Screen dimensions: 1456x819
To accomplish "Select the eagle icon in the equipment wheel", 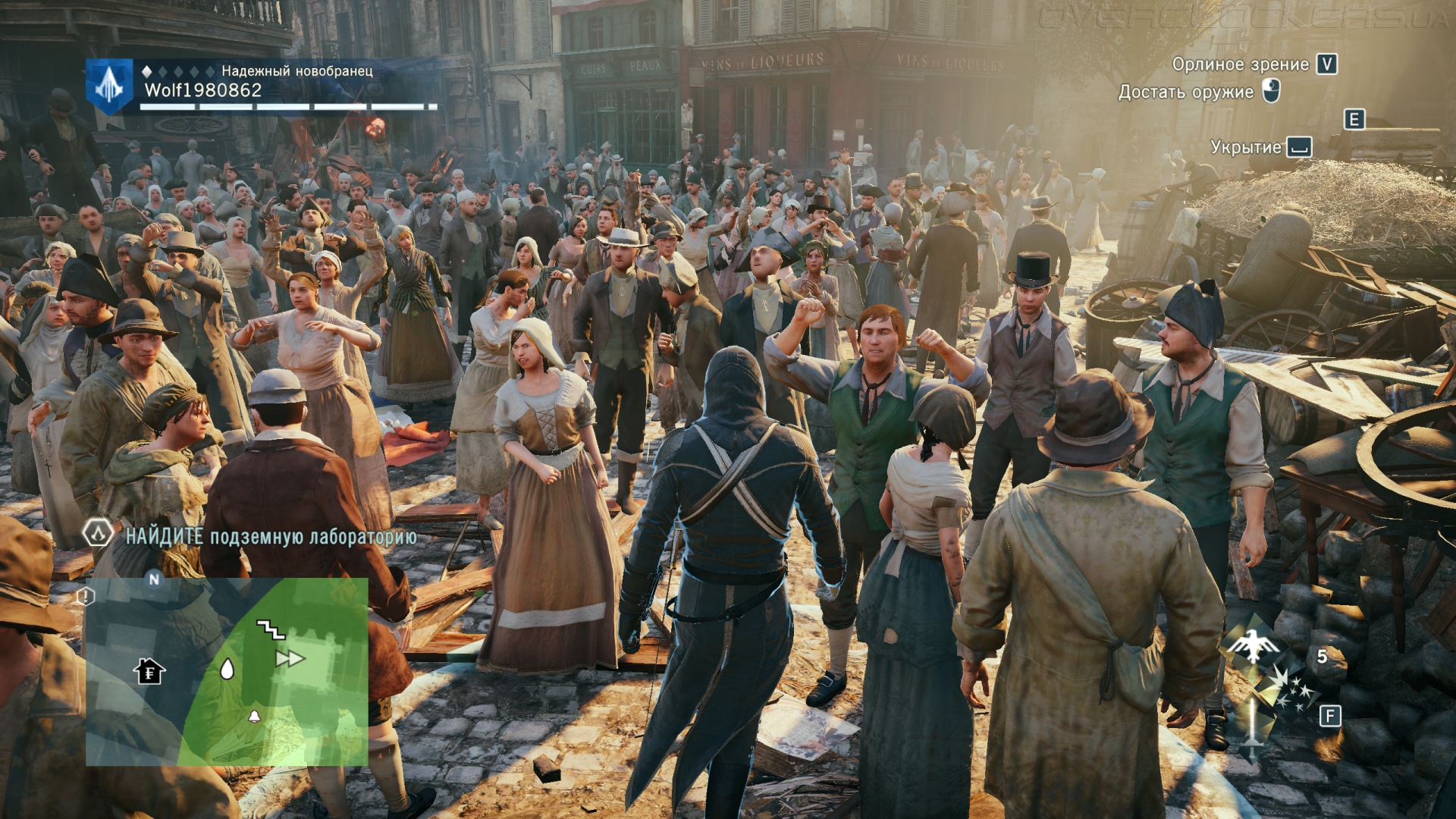I will point(1251,645).
